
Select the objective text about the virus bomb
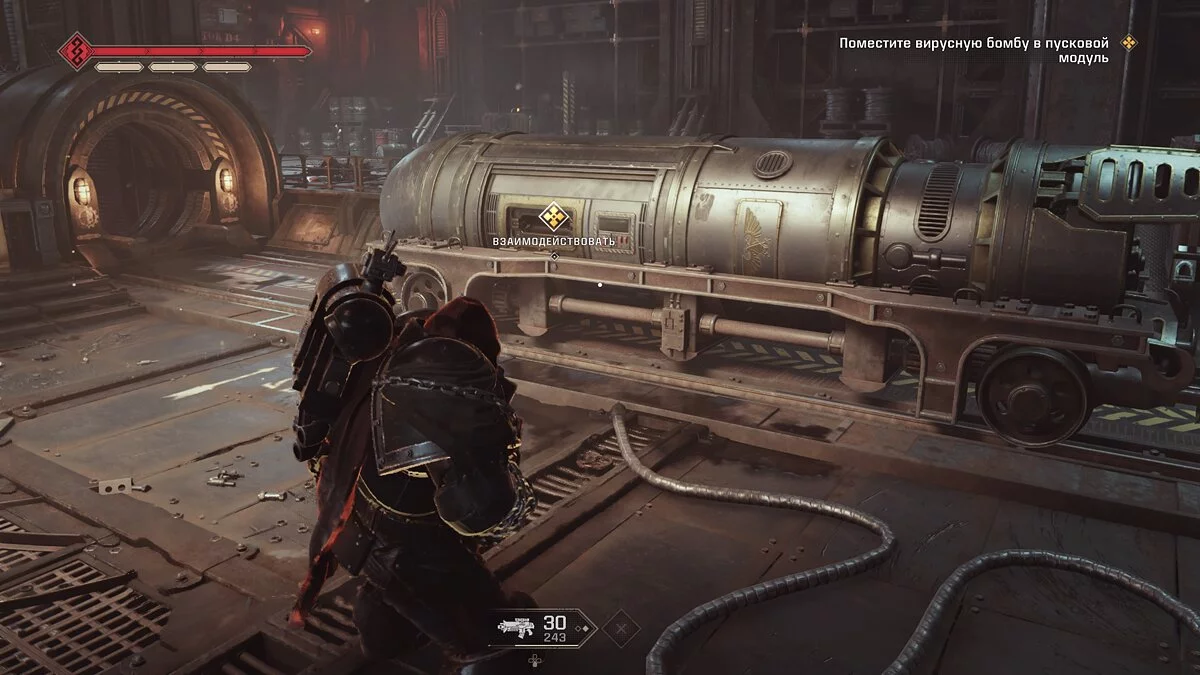(974, 50)
